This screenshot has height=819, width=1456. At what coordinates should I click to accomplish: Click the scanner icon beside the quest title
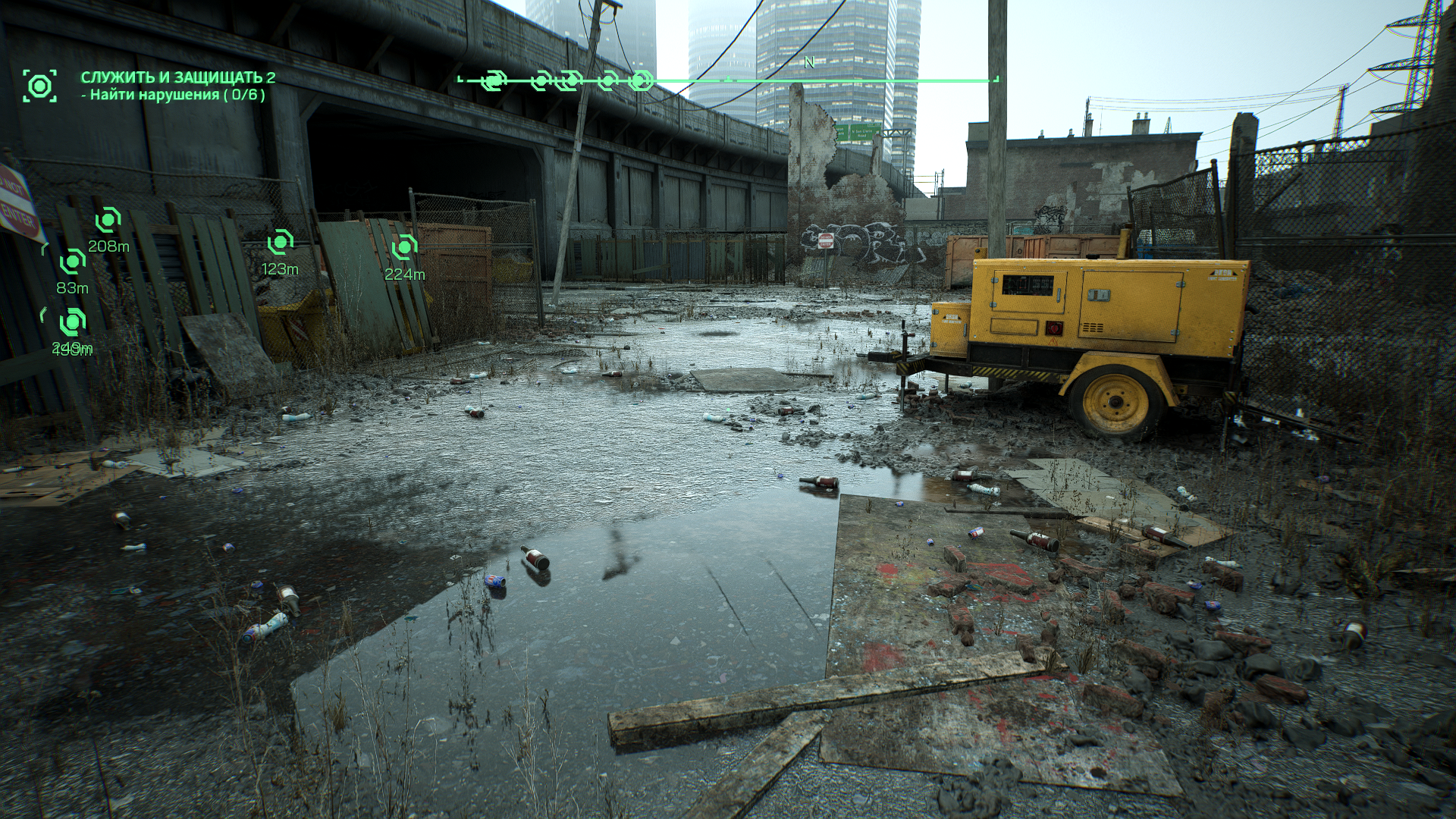tap(39, 85)
